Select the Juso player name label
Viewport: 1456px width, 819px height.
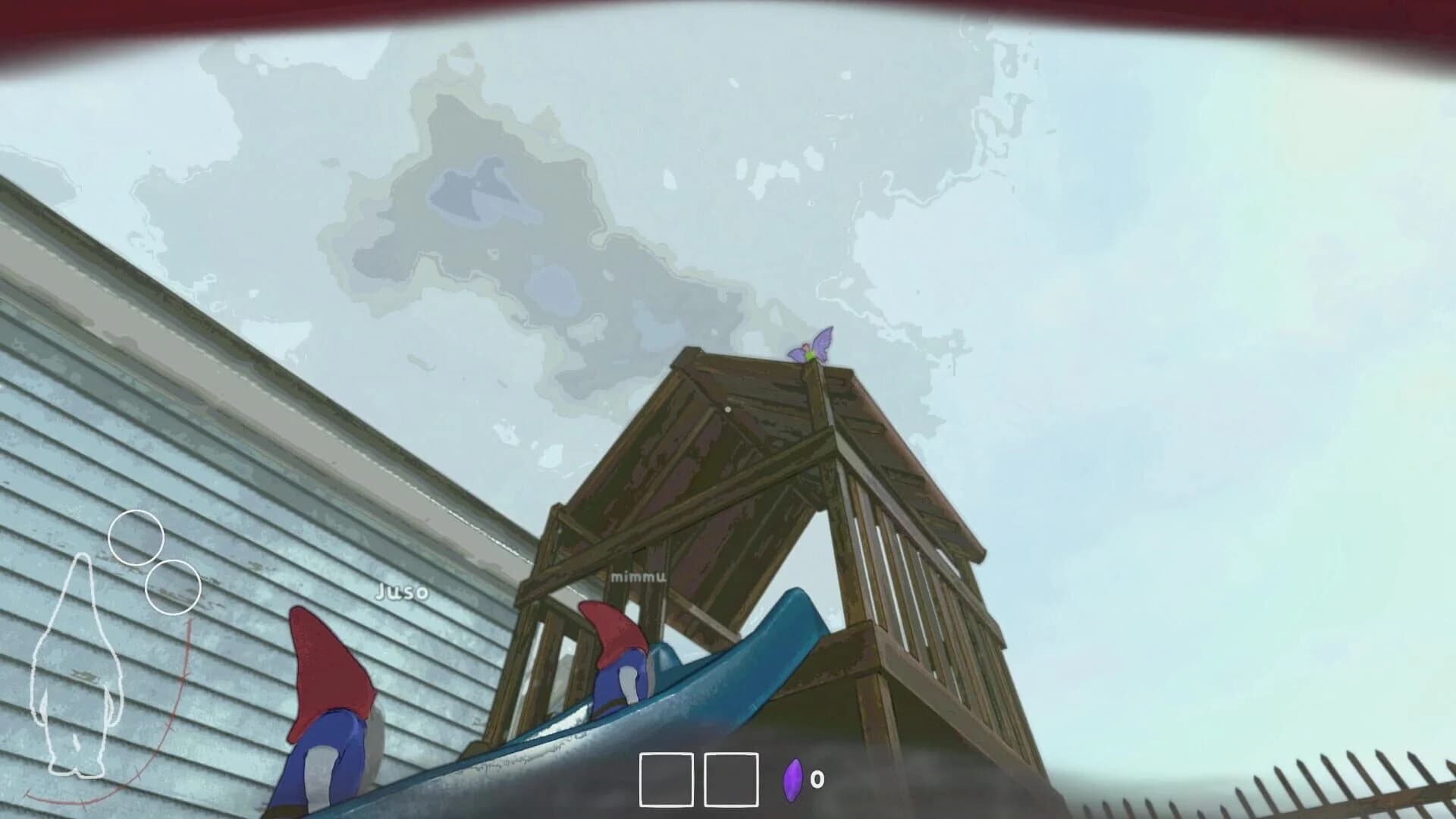click(x=400, y=592)
